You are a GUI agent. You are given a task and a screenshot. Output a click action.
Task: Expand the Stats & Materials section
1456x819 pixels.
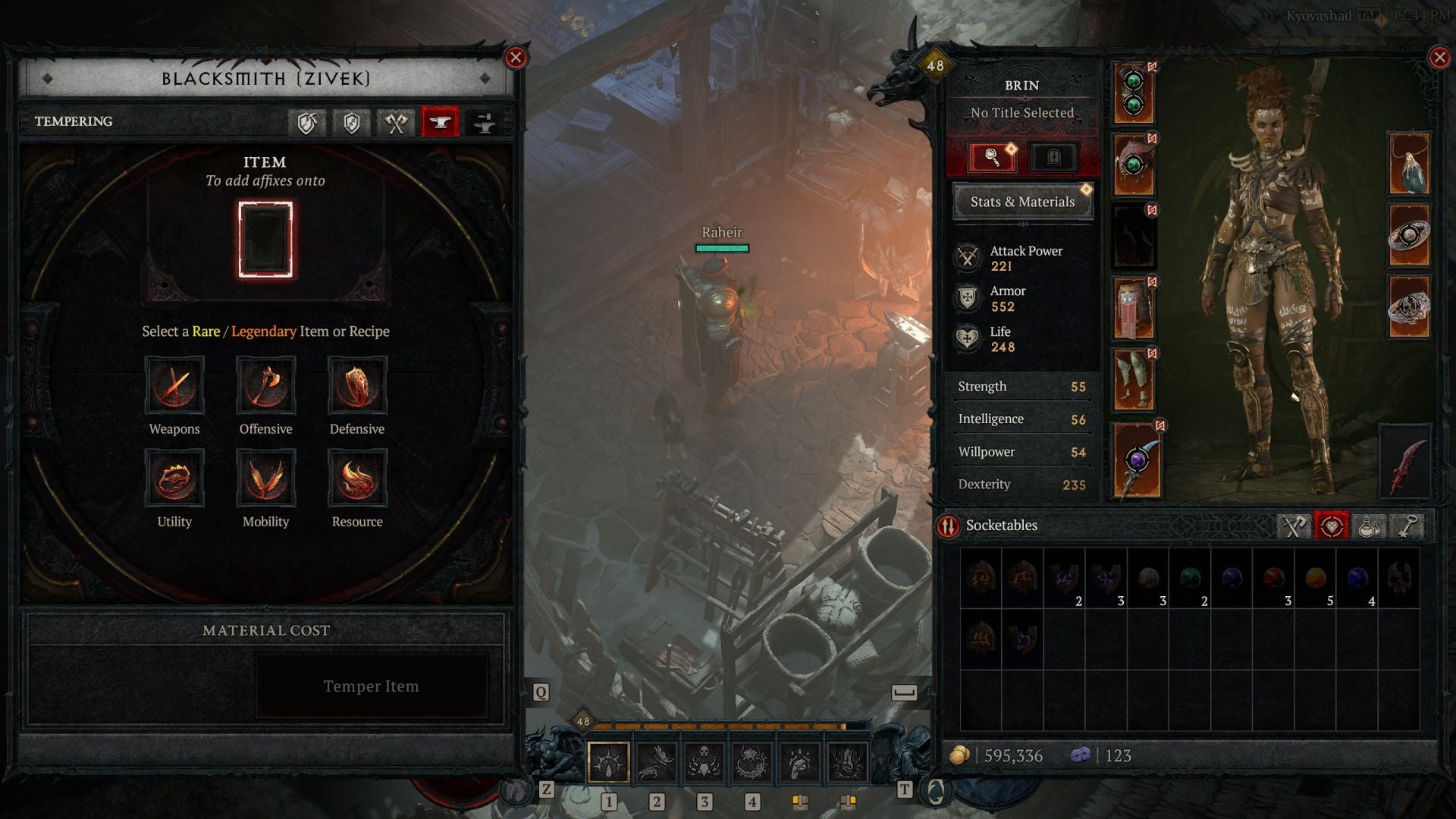(1022, 202)
